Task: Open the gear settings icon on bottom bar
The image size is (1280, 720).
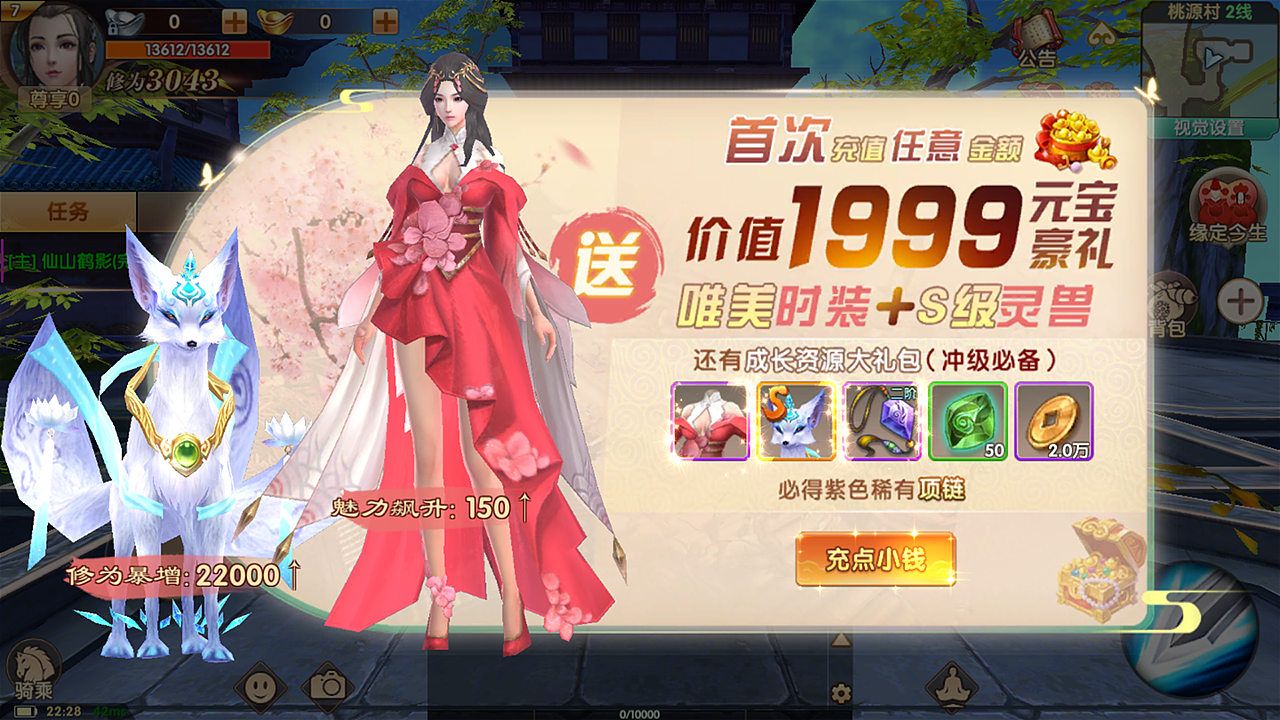Action: click(x=841, y=693)
